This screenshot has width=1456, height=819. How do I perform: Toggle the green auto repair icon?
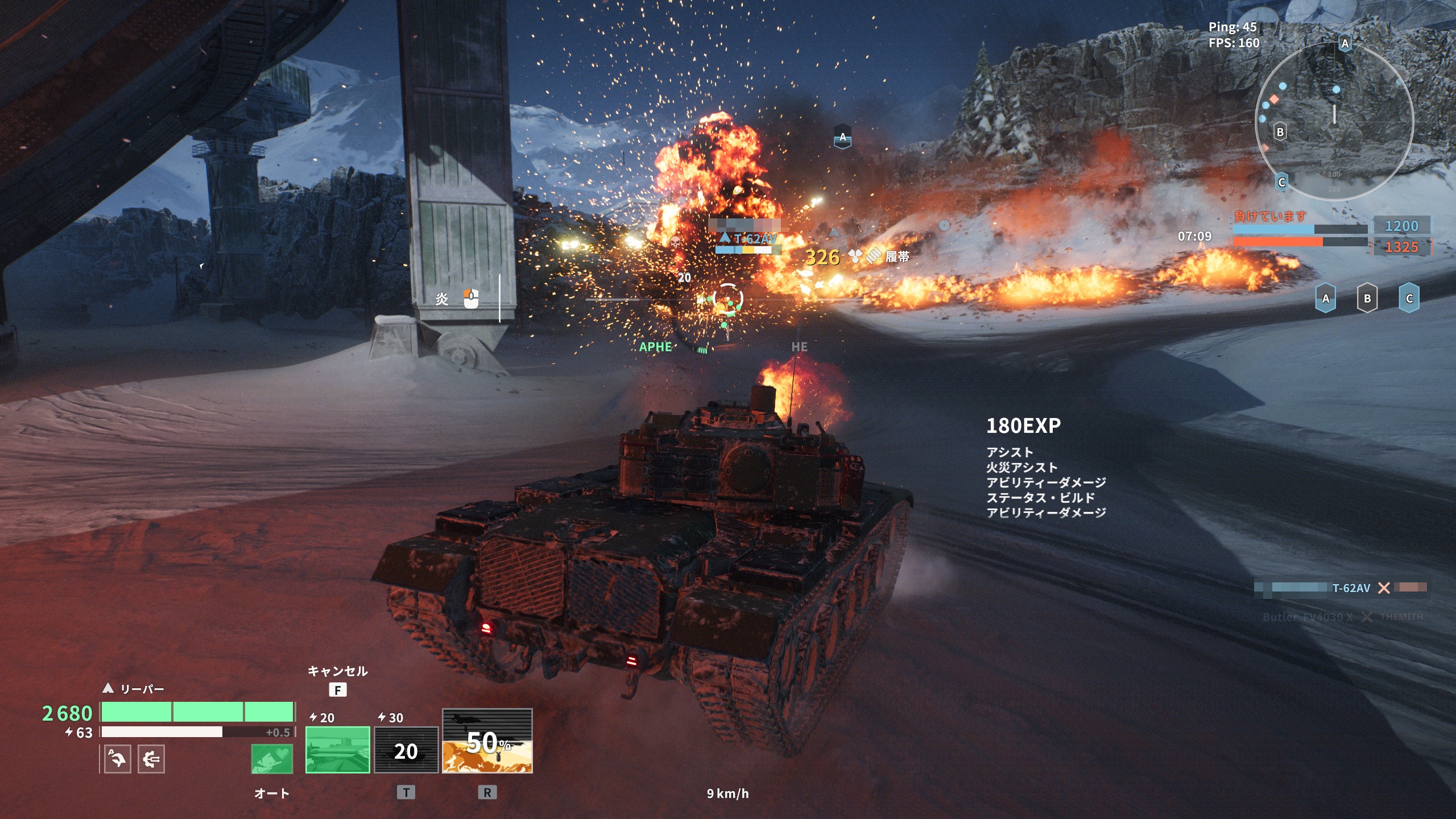point(272,759)
